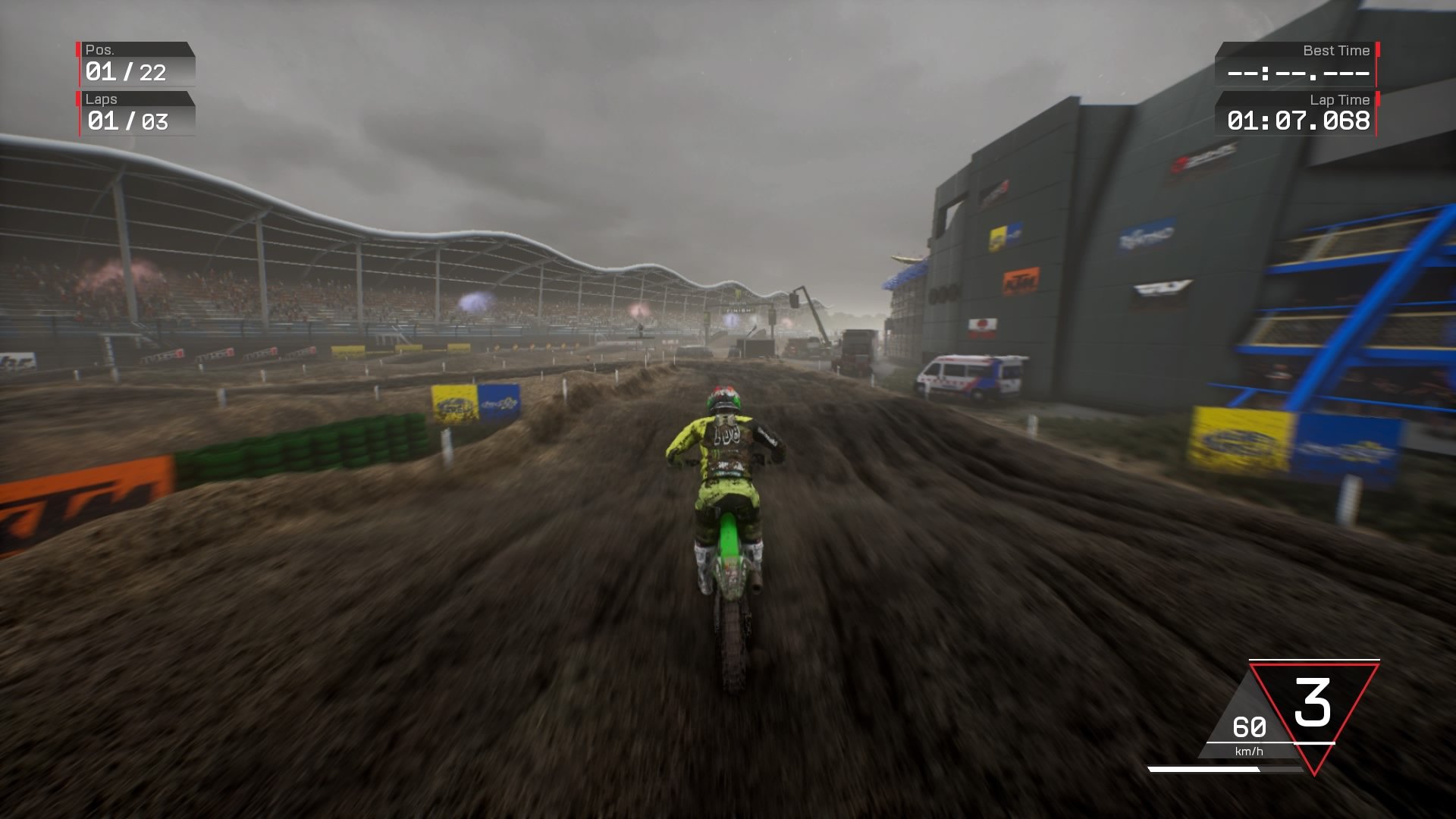Click the FINISH banner in the distance
The image size is (1456, 819).
(x=739, y=309)
